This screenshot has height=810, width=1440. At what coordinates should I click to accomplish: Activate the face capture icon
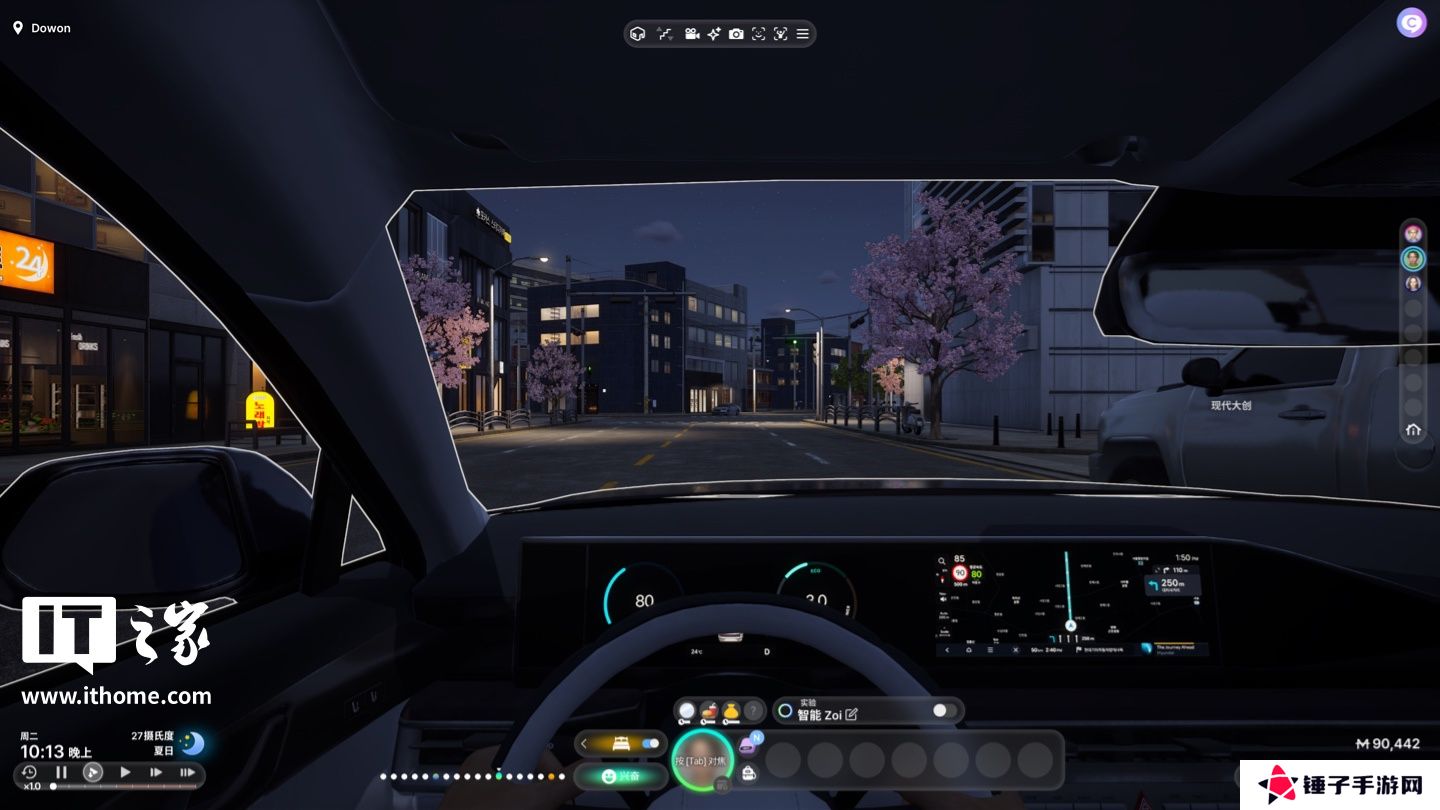pyautogui.click(x=758, y=34)
